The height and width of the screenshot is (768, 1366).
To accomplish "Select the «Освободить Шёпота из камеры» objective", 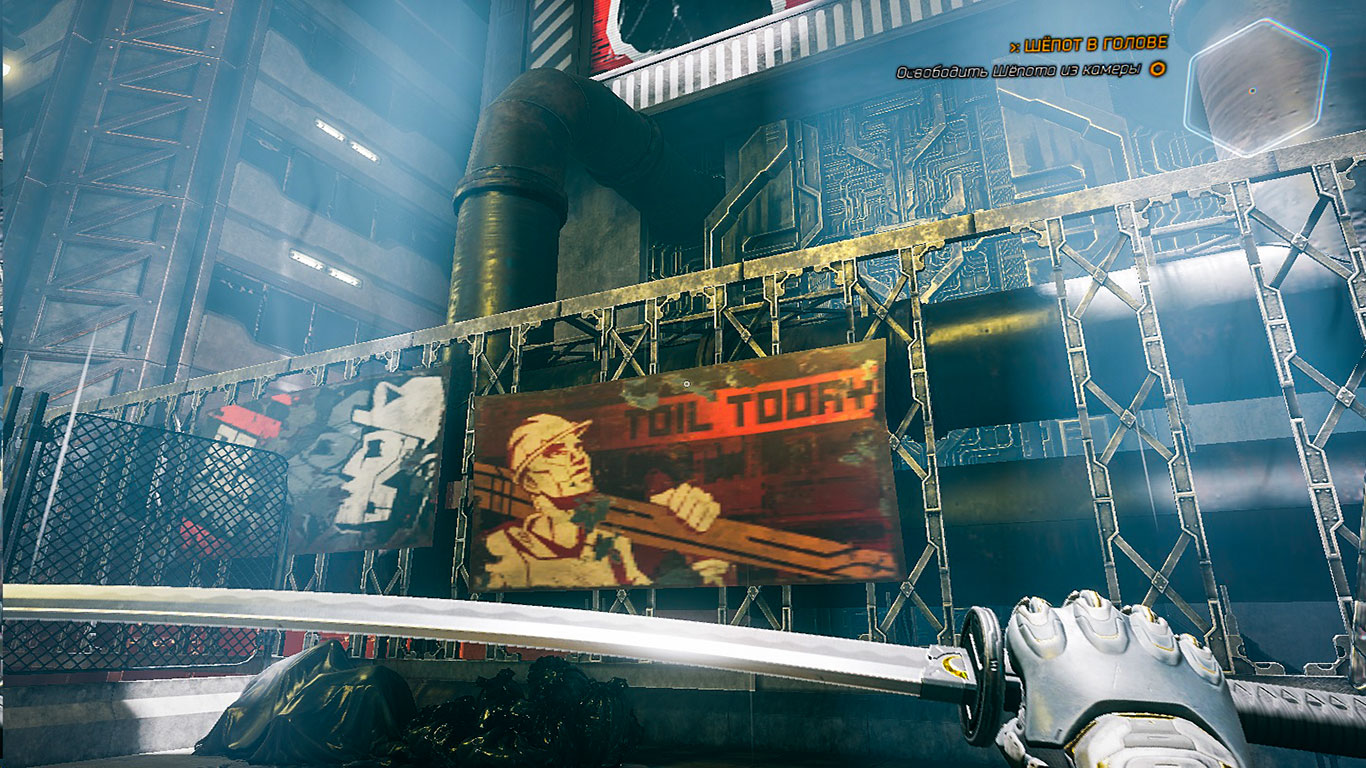I will click(x=1018, y=71).
